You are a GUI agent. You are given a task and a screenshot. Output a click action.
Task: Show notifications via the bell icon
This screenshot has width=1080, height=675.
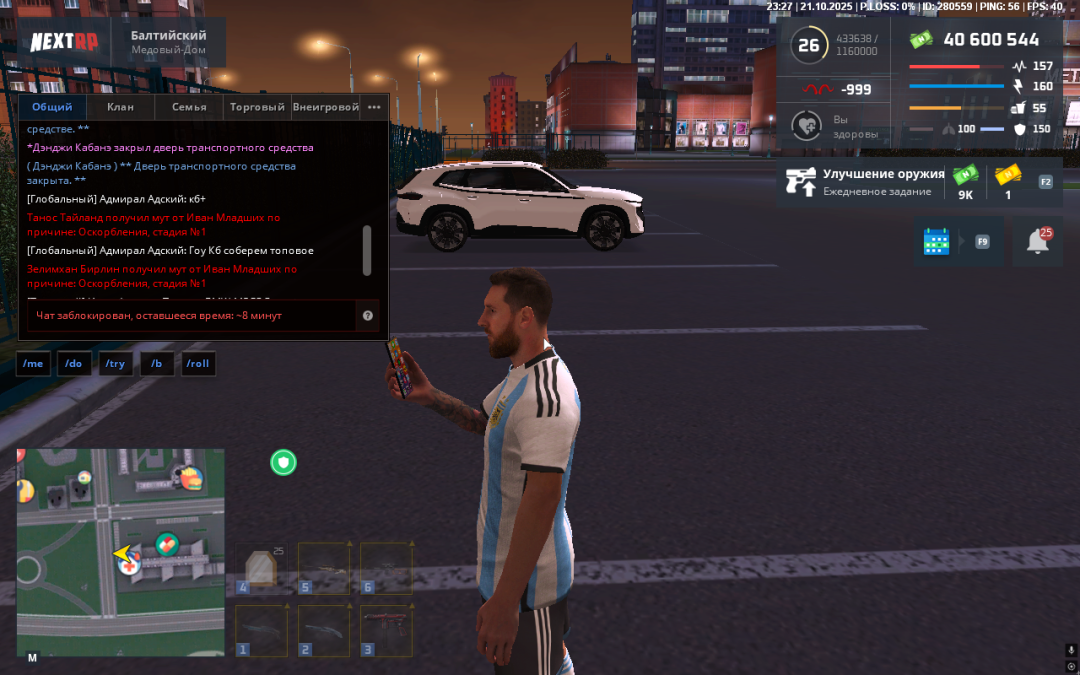click(1038, 241)
